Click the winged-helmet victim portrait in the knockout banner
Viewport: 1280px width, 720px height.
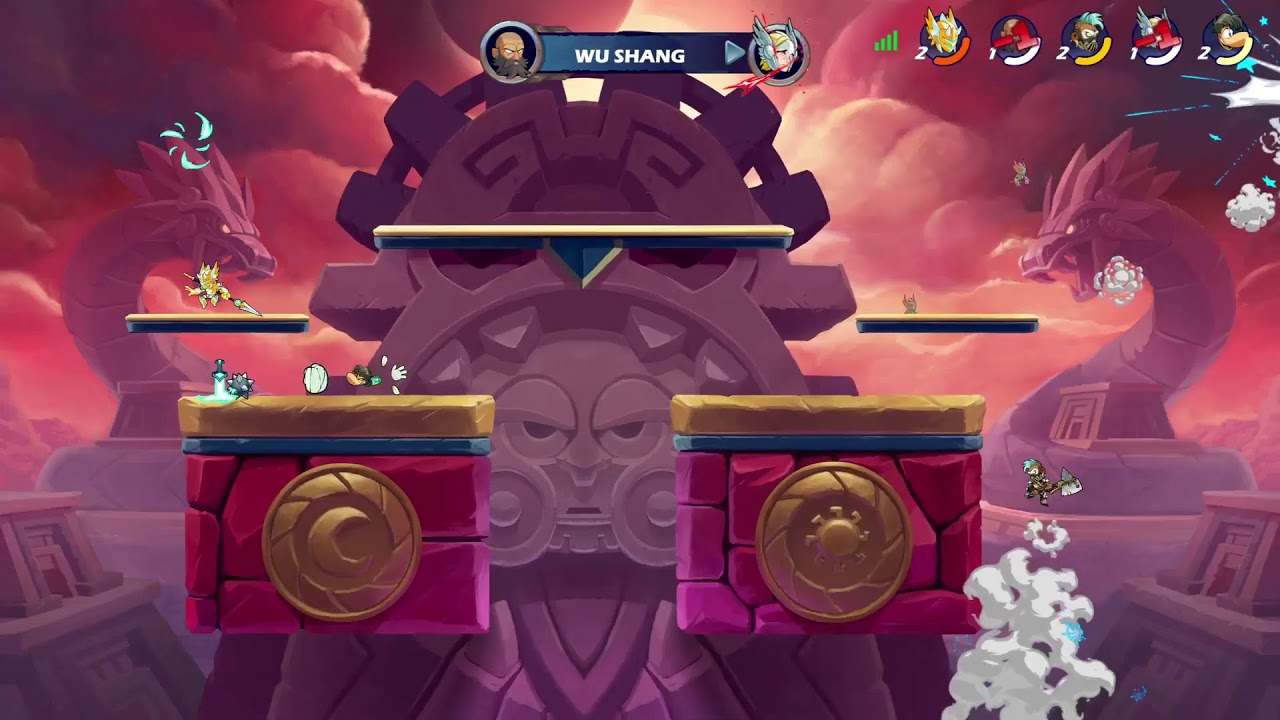778,52
